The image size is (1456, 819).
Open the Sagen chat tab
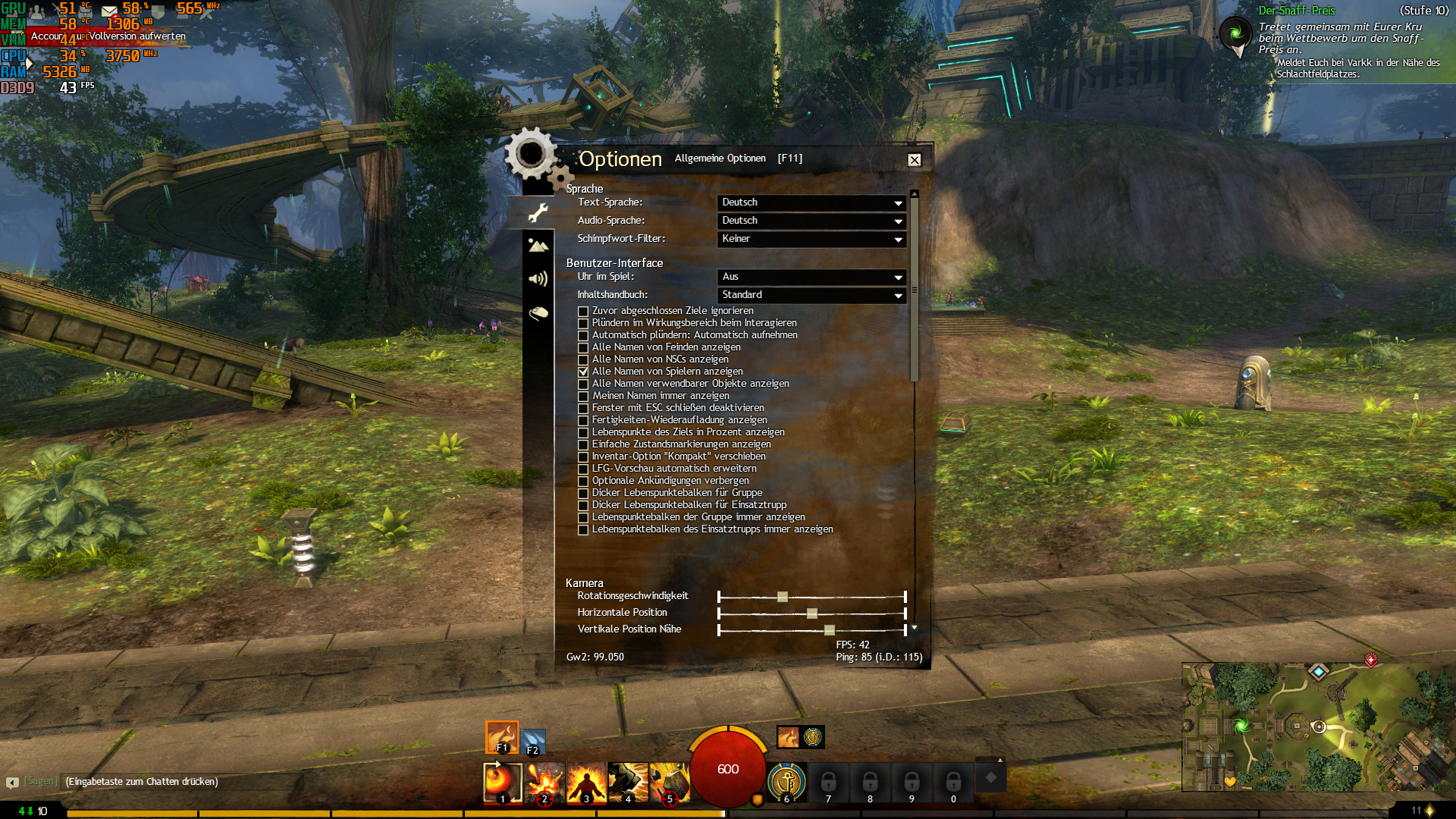click(42, 781)
